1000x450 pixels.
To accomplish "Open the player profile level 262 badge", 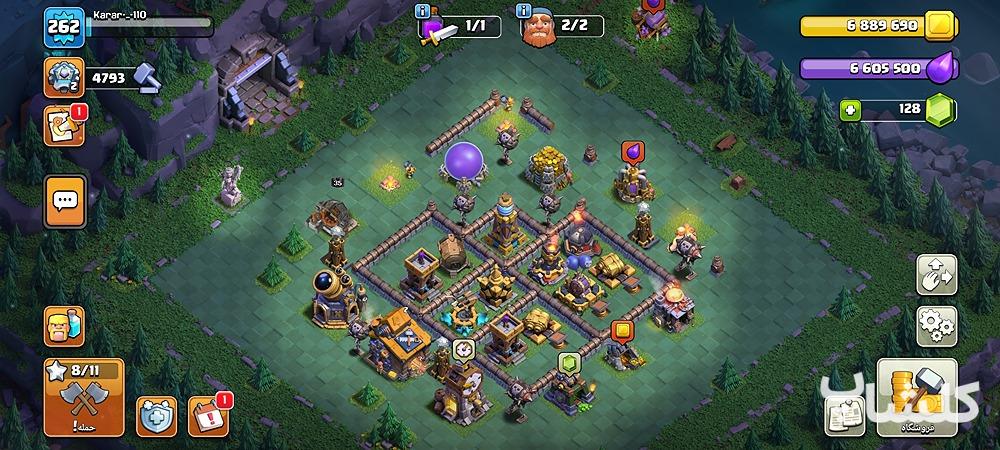I will [x=62, y=26].
